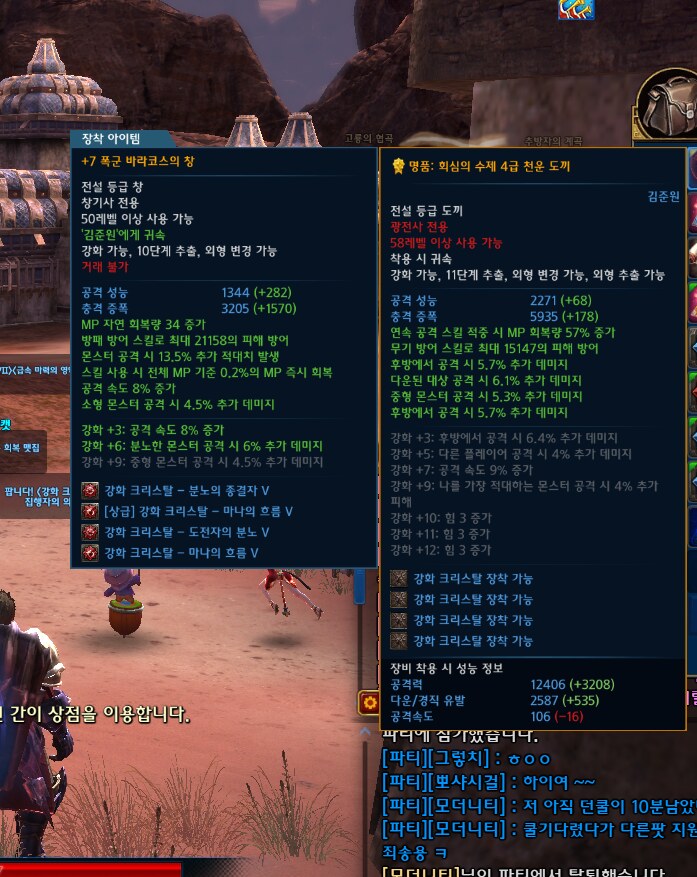The image size is (697, 877).
Task: Select the 분노의 종결자 V crystal icon
Action: (90, 490)
